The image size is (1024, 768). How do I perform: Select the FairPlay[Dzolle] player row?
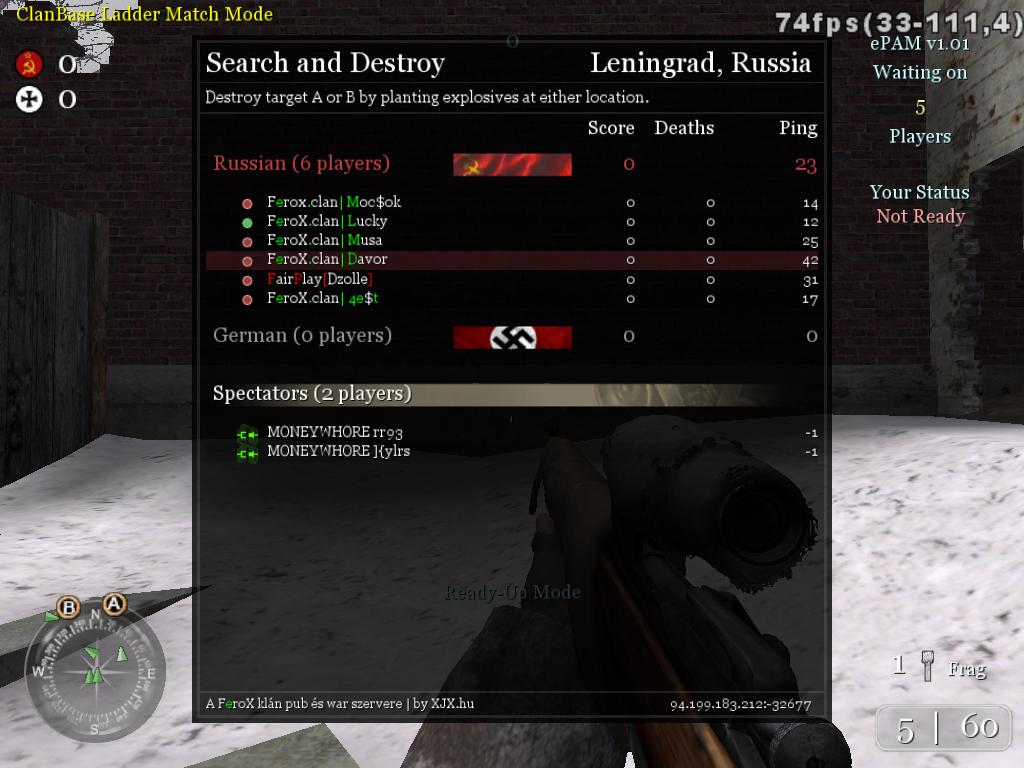(x=319, y=279)
